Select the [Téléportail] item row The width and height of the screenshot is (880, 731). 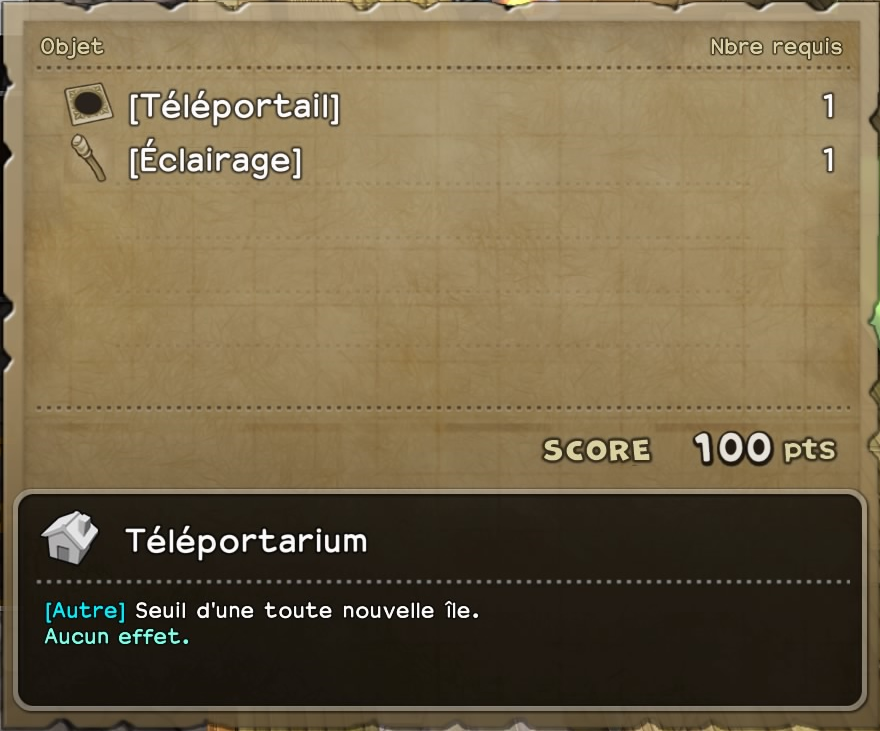(x=235, y=106)
